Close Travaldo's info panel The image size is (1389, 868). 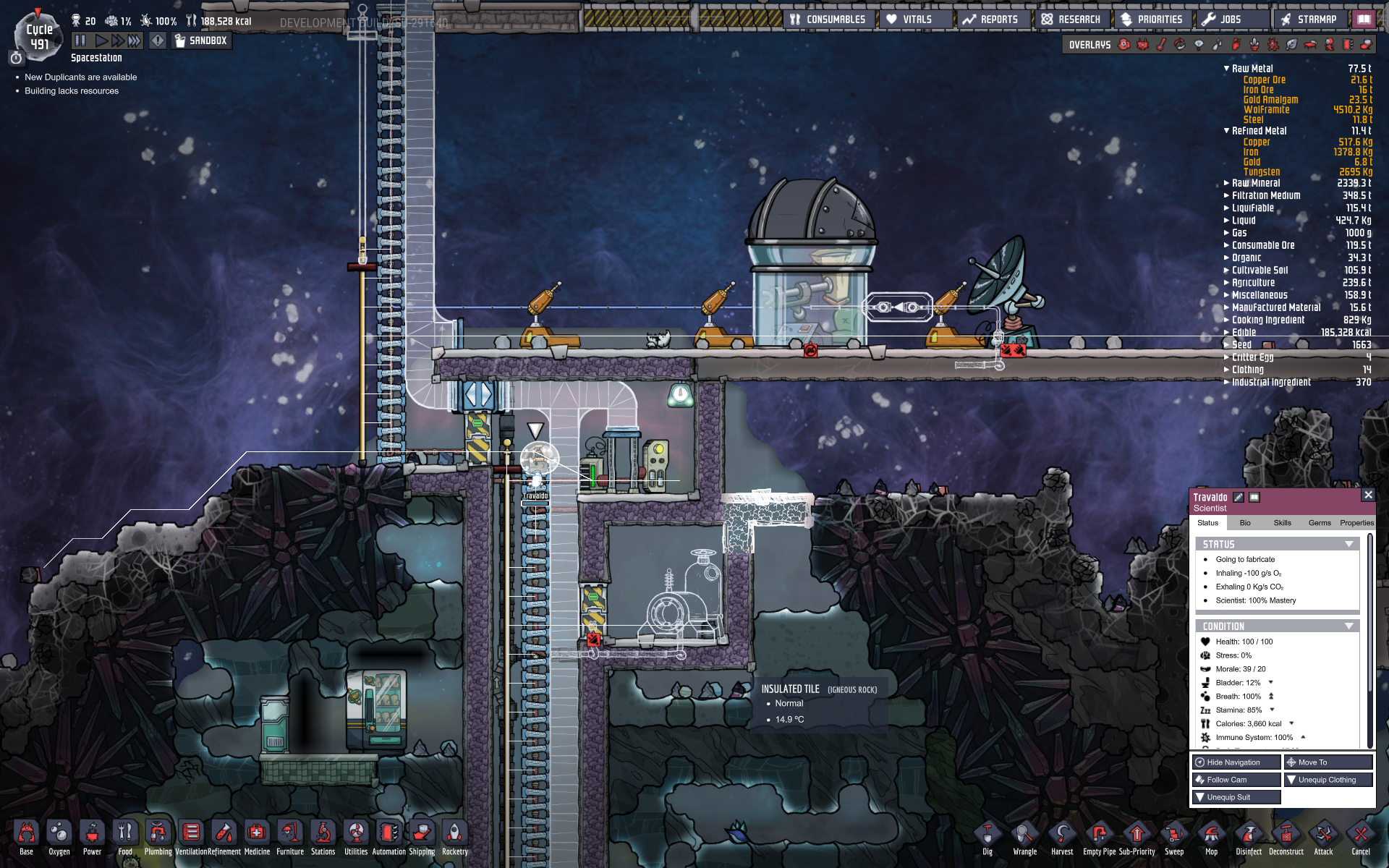click(x=1367, y=495)
